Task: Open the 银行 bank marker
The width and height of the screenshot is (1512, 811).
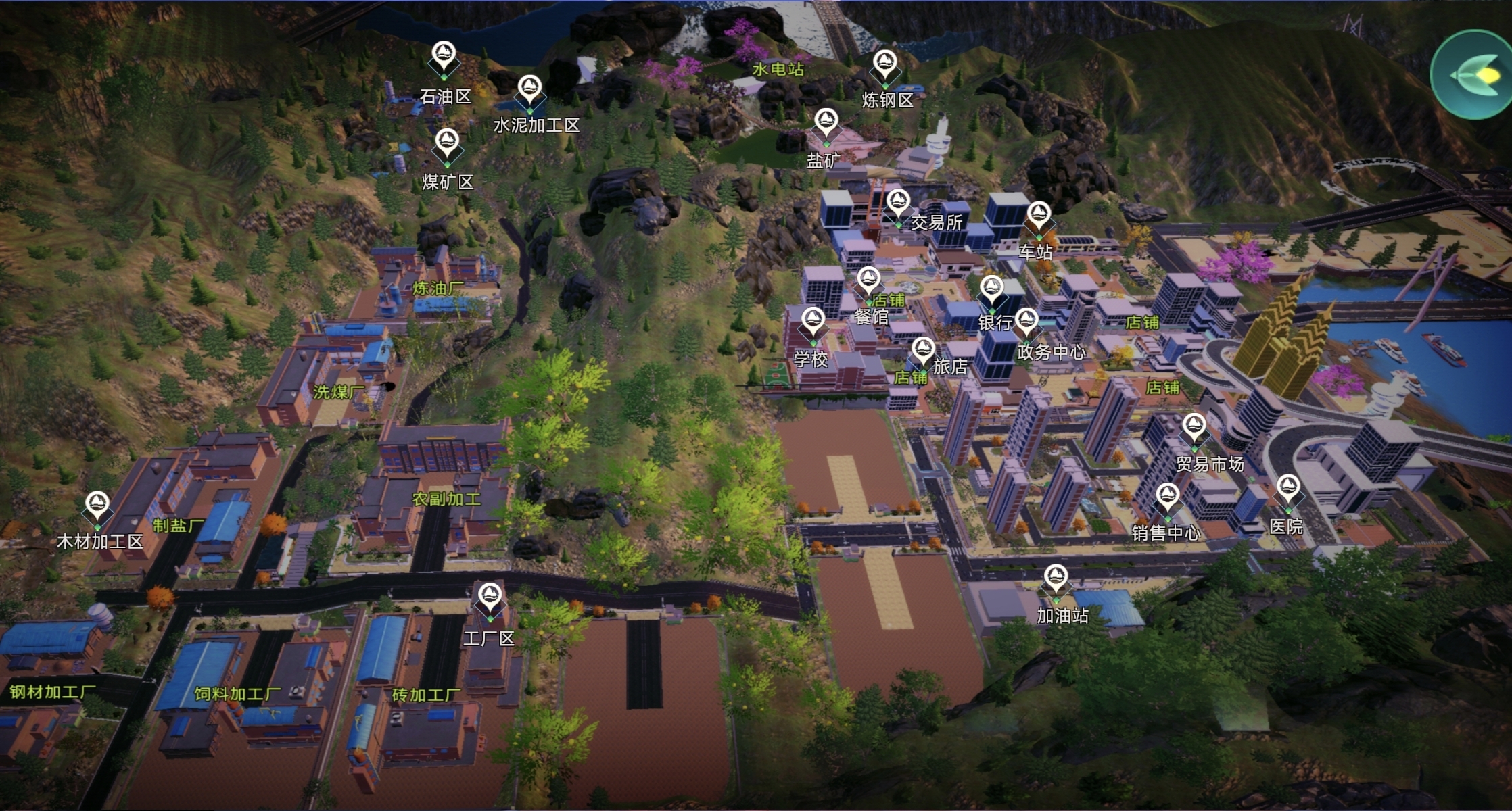Action: tap(992, 290)
